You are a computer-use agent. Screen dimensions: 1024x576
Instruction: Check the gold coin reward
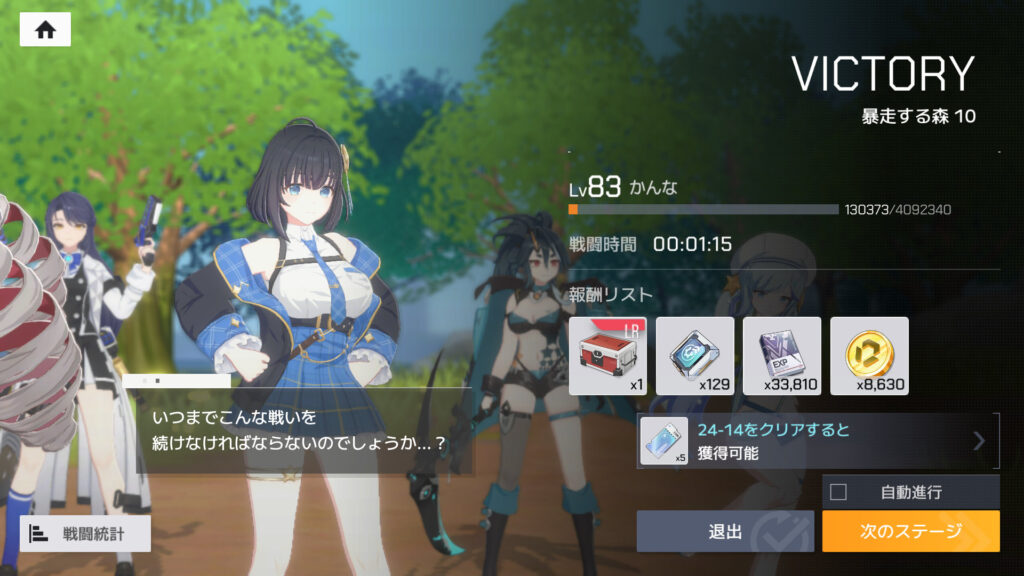(869, 355)
